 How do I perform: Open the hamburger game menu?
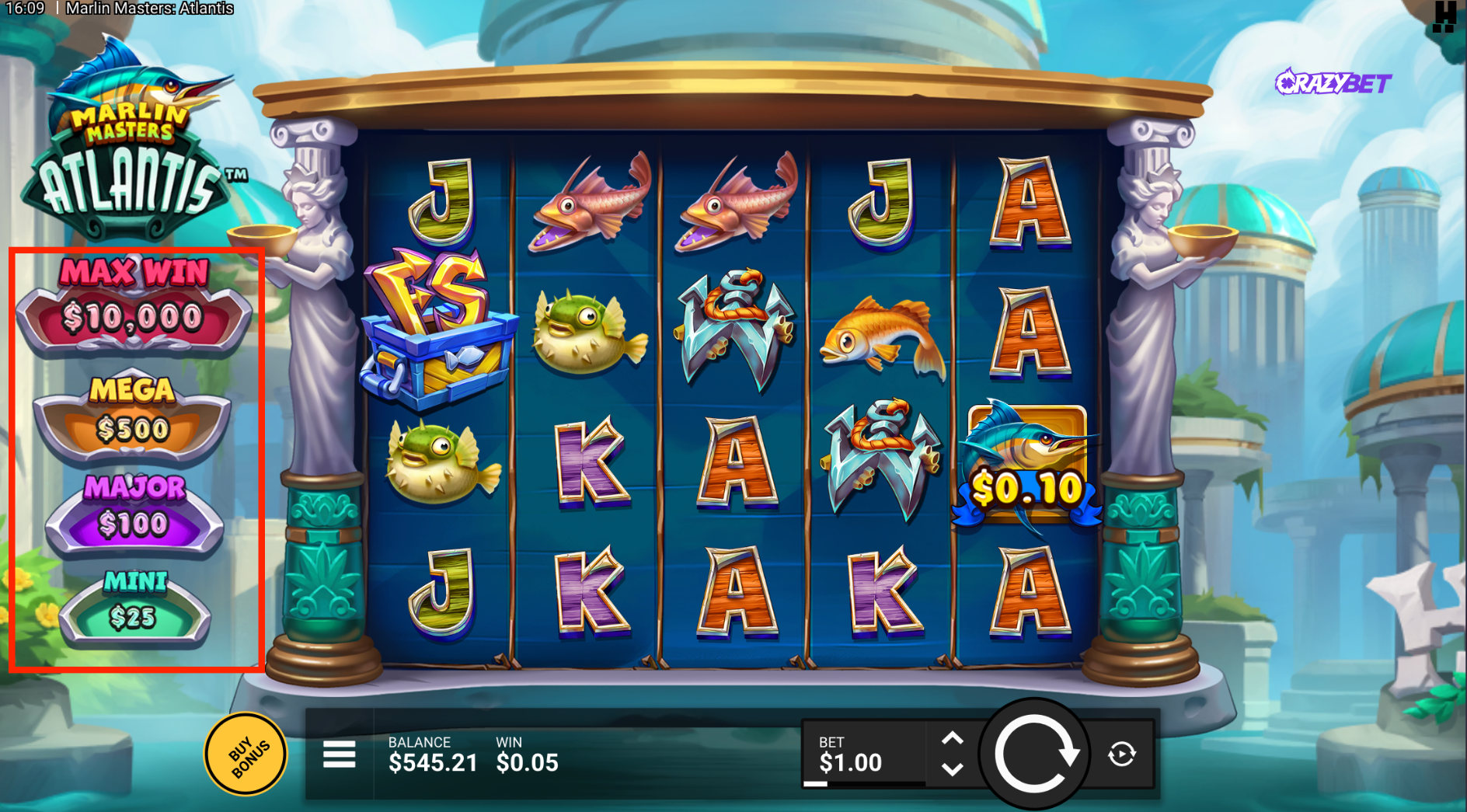click(x=340, y=754)
